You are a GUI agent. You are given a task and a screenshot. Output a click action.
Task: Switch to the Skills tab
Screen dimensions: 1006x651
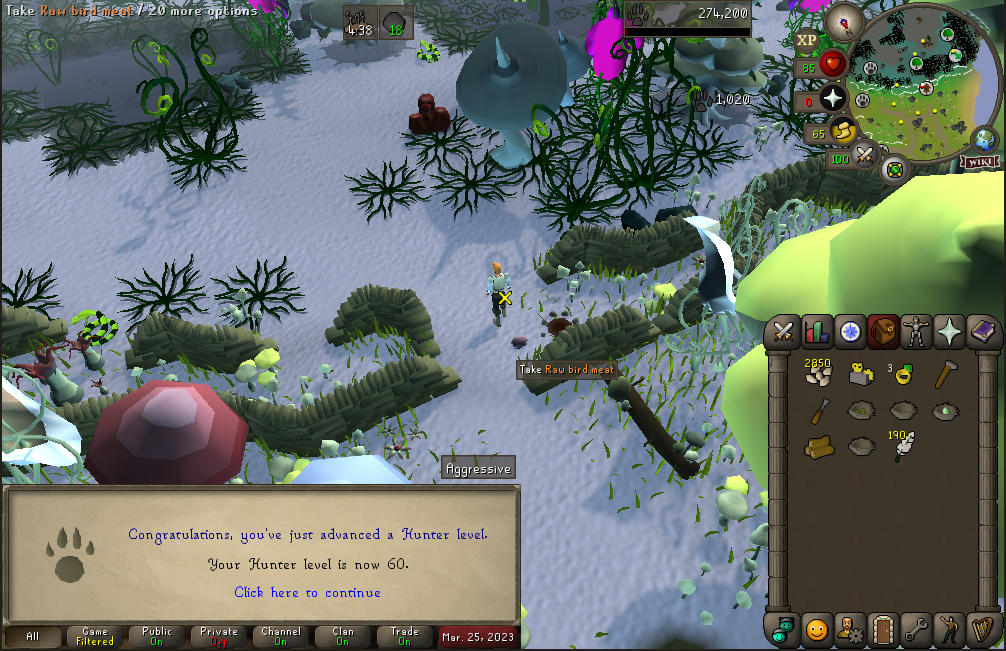pyautogui.click(x=817, y=331)
